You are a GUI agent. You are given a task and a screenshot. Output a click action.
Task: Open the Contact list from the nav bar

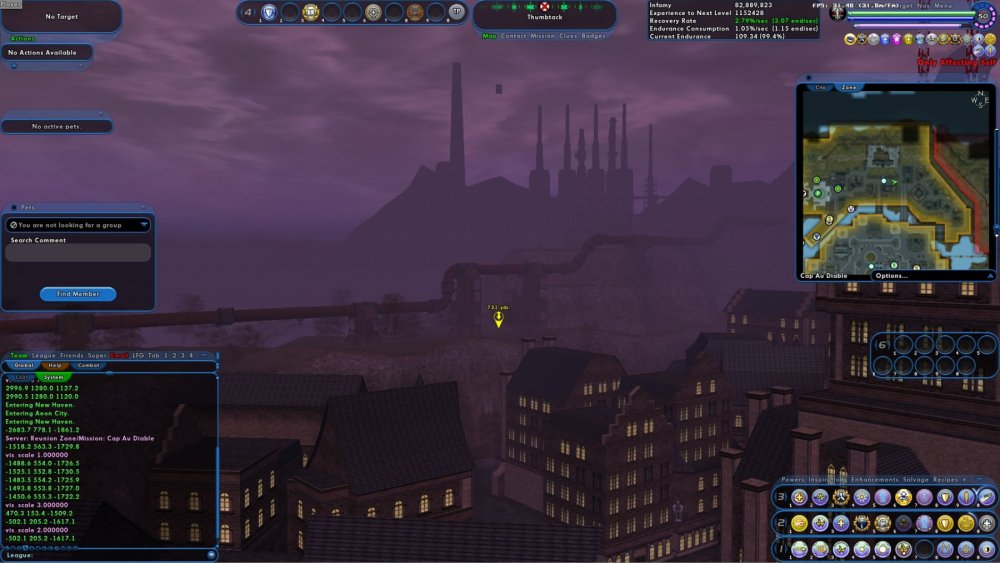[x=514, y=36]
